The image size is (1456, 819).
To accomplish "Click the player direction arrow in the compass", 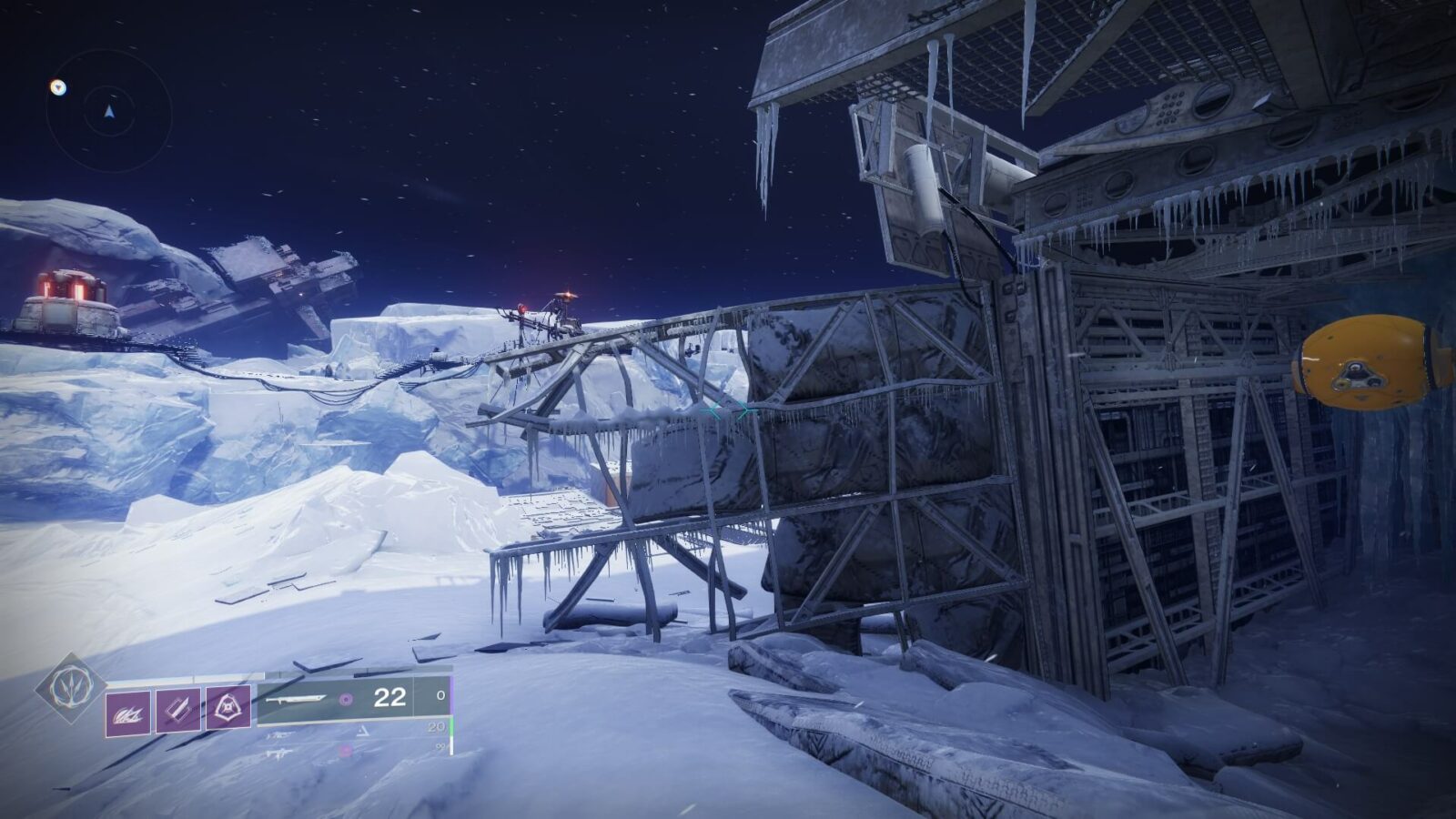I will click(x=109, y=112).
